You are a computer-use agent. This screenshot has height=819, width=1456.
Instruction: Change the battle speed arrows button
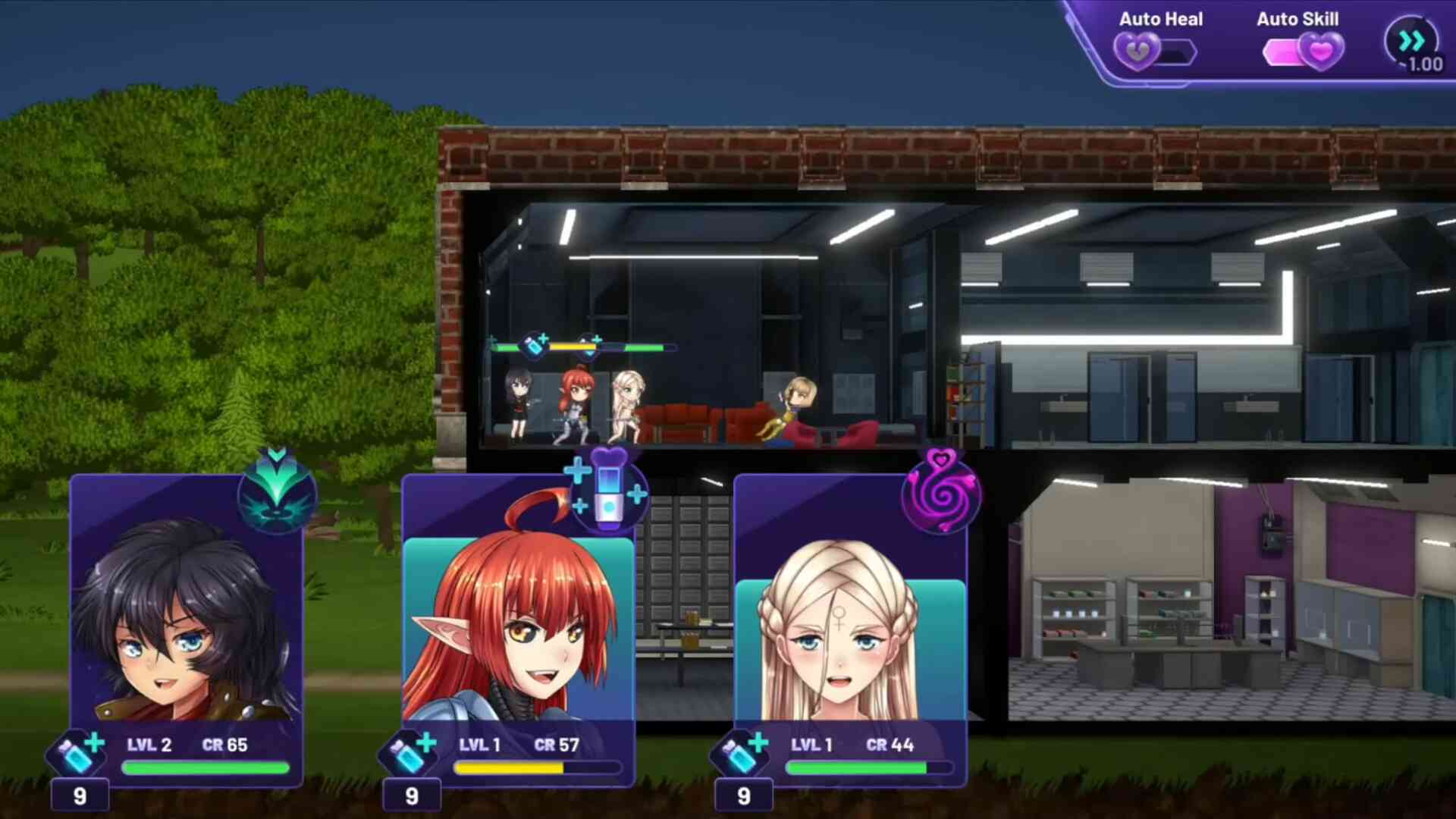click(1412, 42)
